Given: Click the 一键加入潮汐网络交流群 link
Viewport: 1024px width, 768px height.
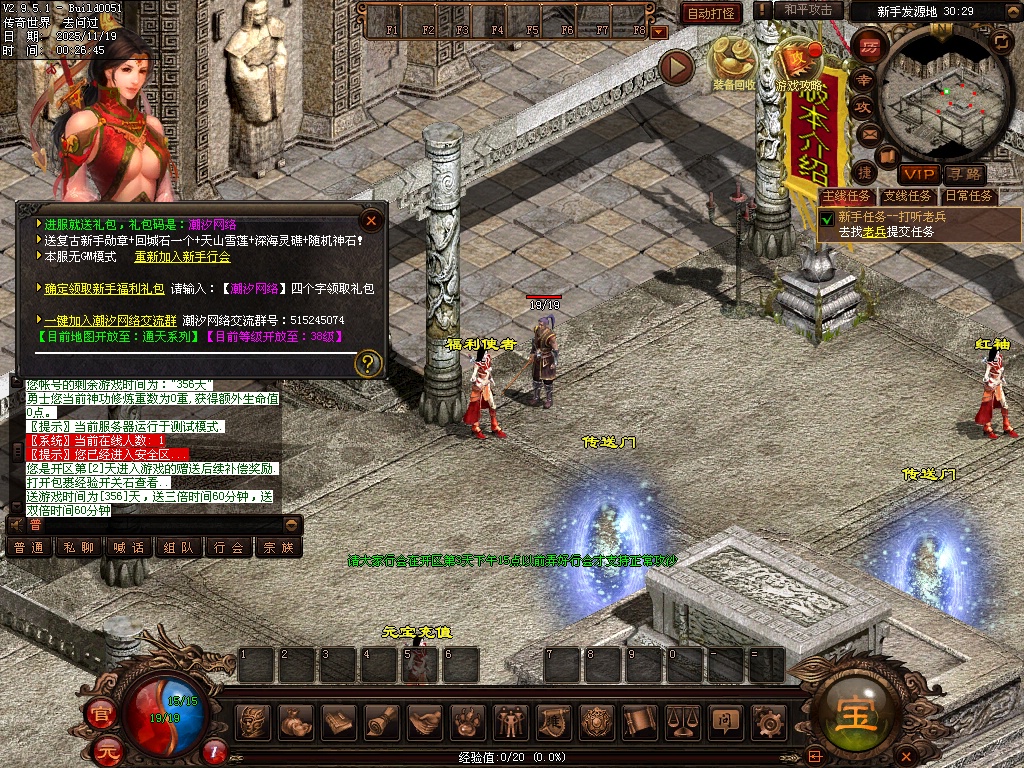Looking at the screenshot, I should 110,320.
